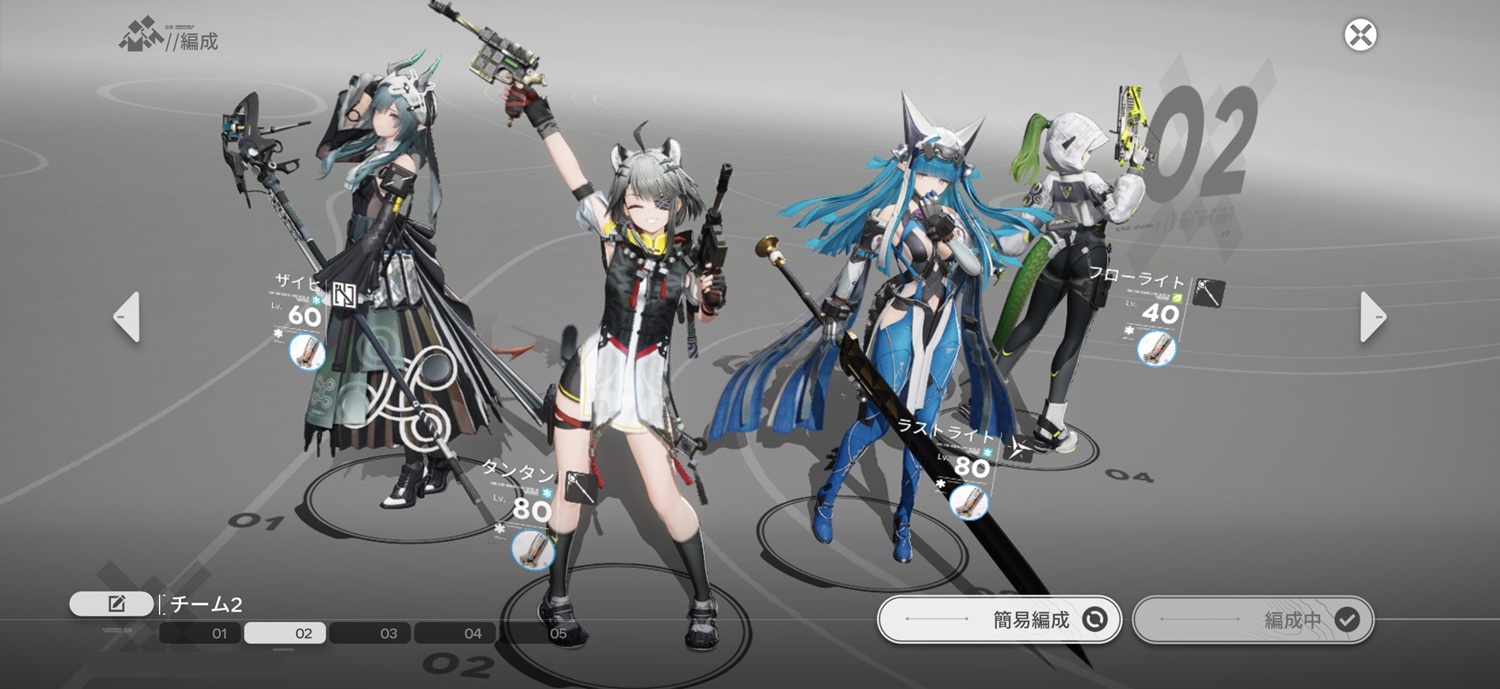Click the item icon under タンタン's level

532,549
